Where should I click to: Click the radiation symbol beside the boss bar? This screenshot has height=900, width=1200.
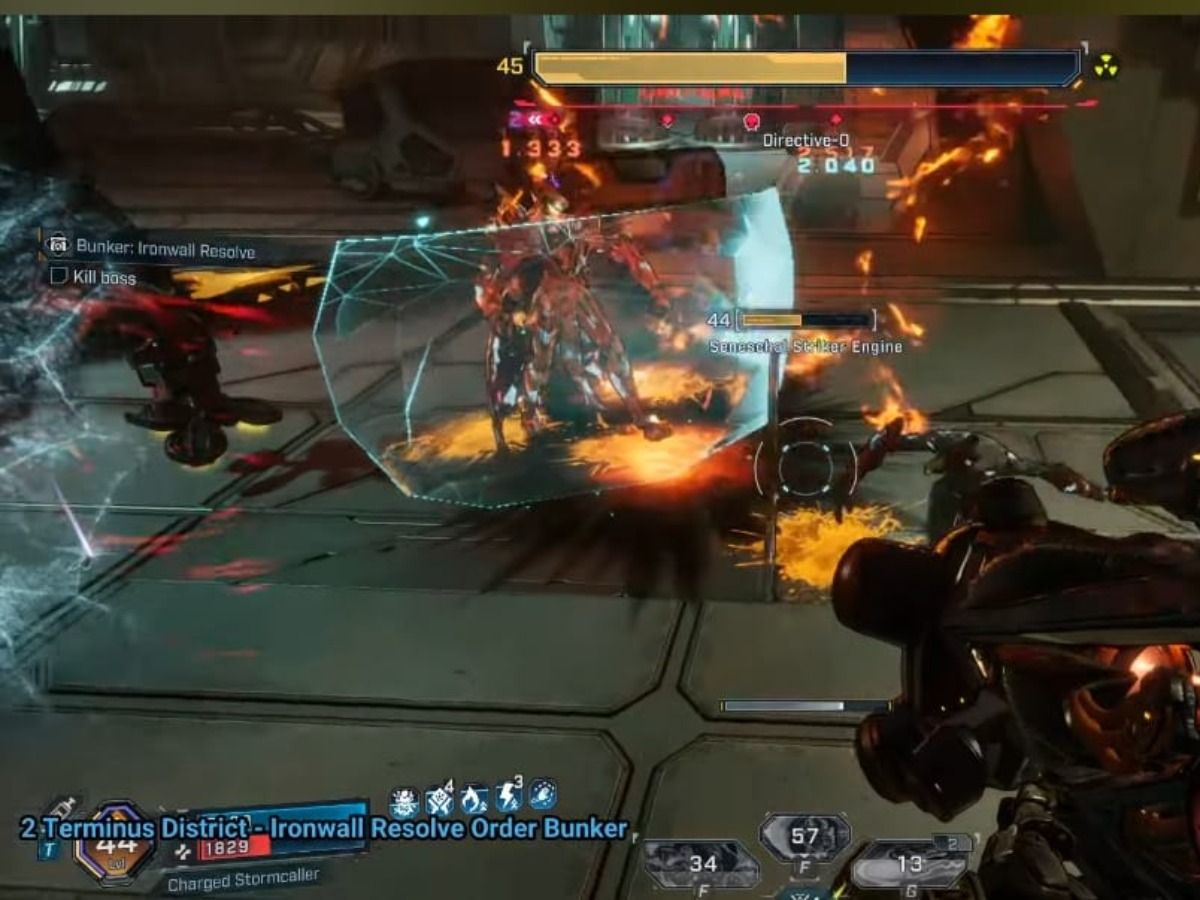[x=1105, y=67]
